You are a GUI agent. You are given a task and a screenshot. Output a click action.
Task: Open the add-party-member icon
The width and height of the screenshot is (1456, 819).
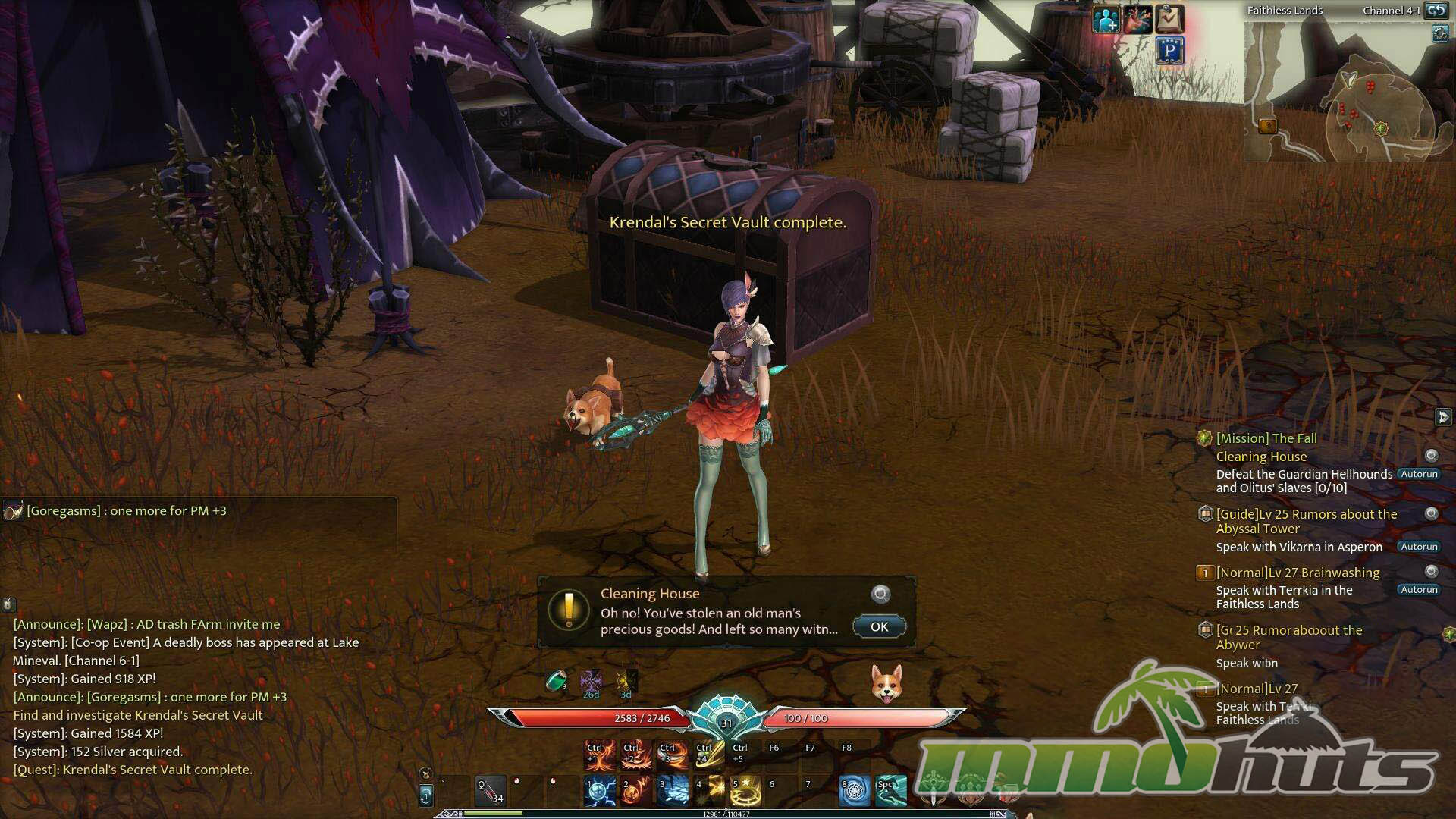coord(1106,19)
